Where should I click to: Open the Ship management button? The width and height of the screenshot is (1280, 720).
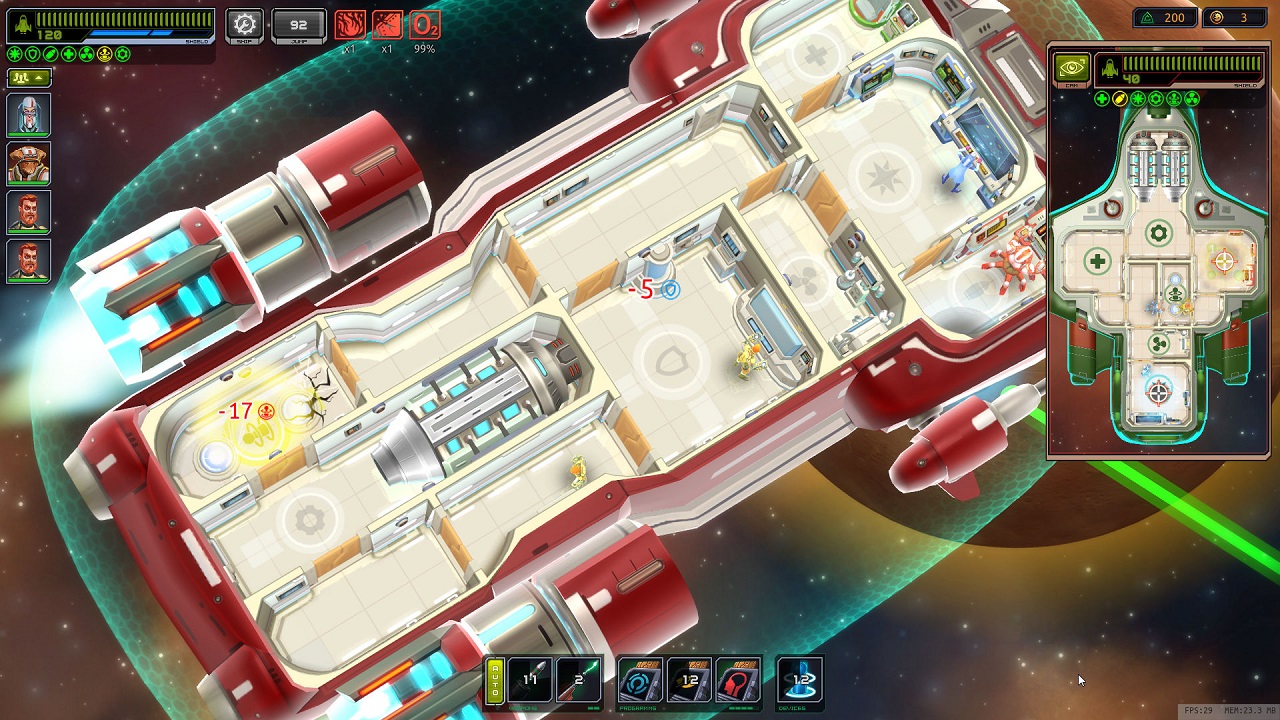(244, 25)
